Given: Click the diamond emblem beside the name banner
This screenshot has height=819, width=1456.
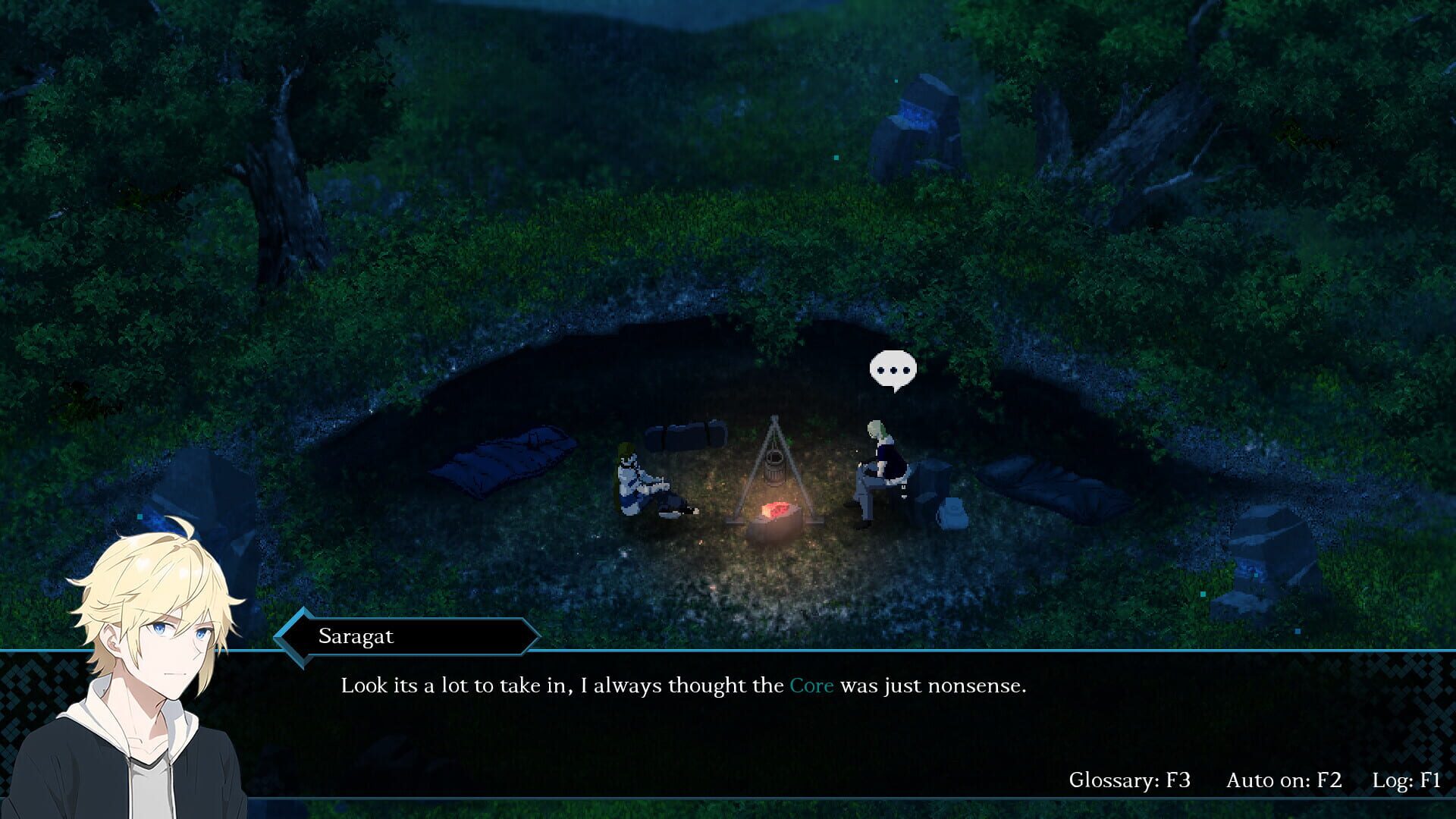Looking at the screenshot, I should 293,637.
